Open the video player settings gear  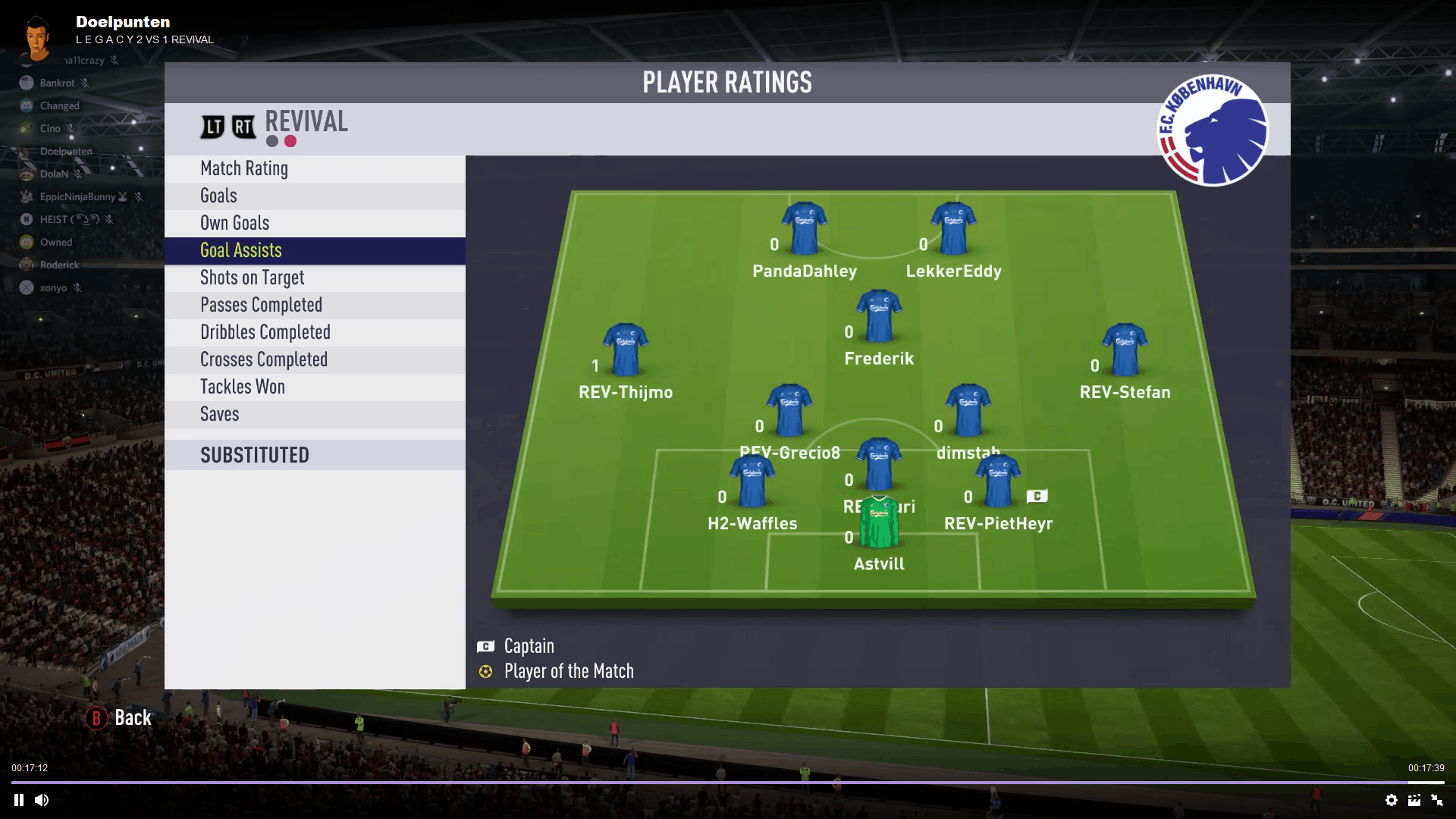click(1391, 800)
